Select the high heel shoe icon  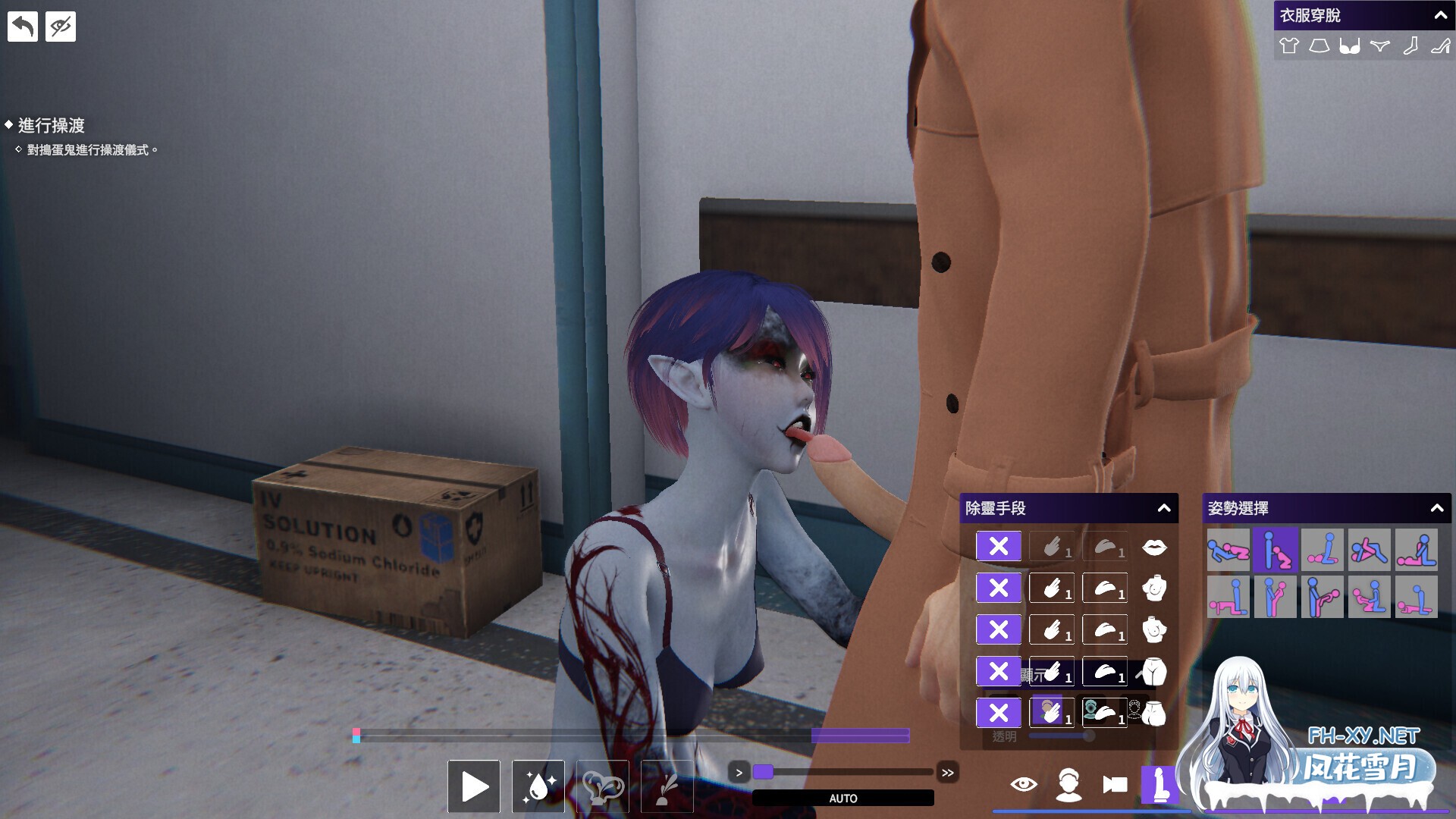1440,45
